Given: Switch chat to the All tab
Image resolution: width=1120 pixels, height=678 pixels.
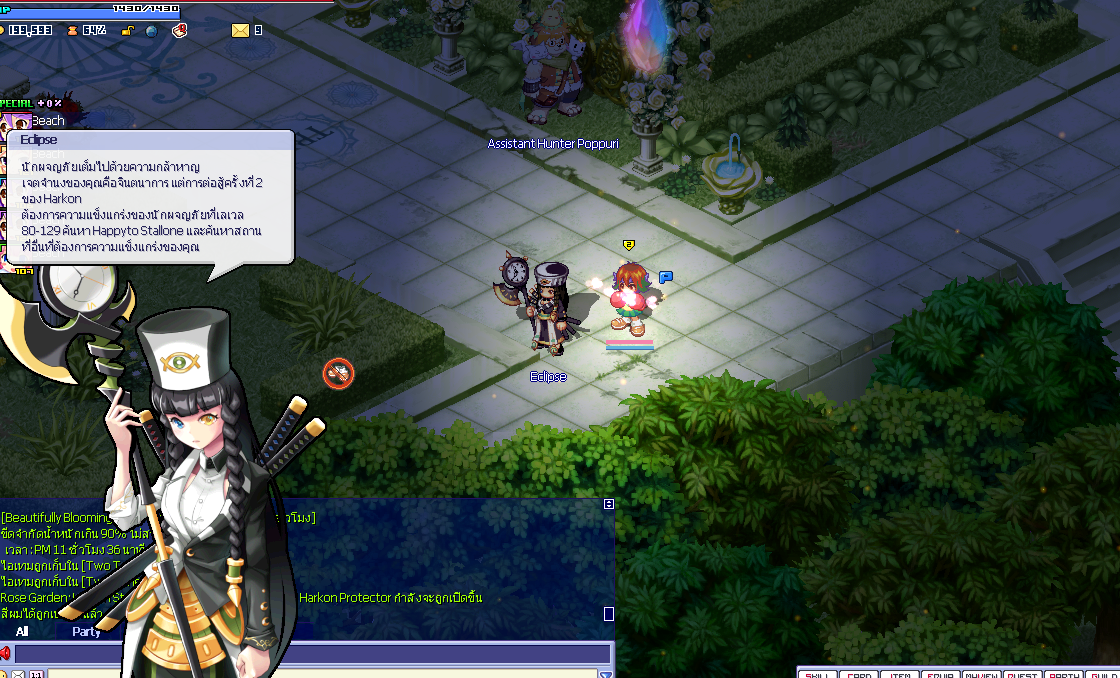Looking at the screenshot, I should 22,632.
